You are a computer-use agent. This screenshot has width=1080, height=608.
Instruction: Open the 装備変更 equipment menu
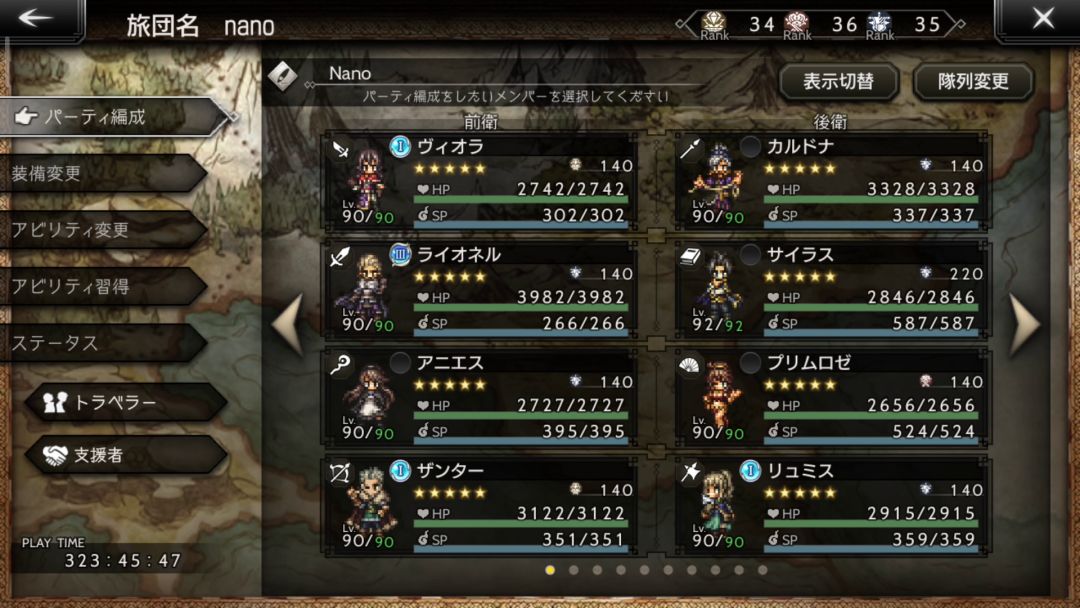point(100,173)
